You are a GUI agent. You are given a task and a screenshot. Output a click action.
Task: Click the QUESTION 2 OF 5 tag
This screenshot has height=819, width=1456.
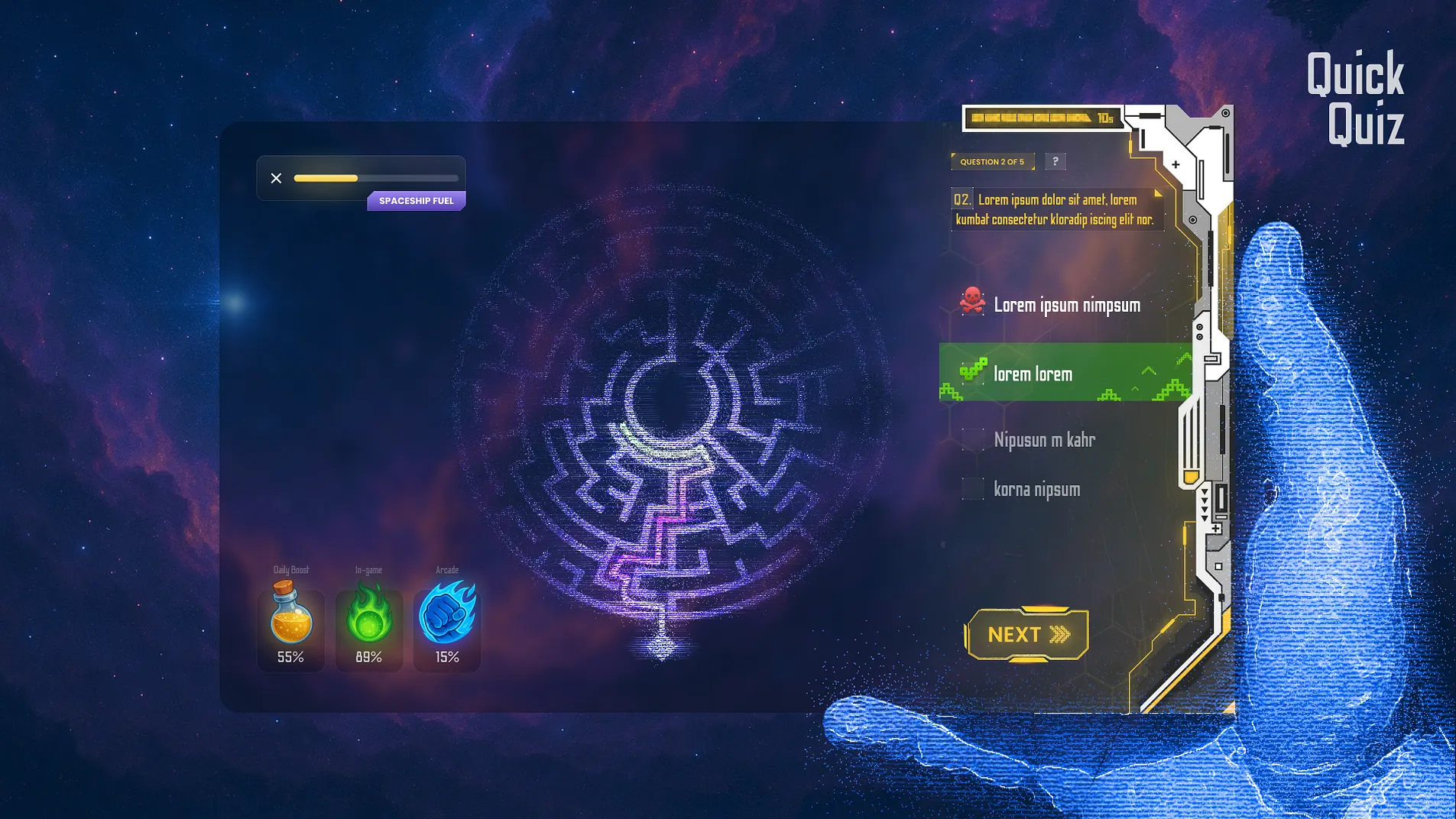993,161
